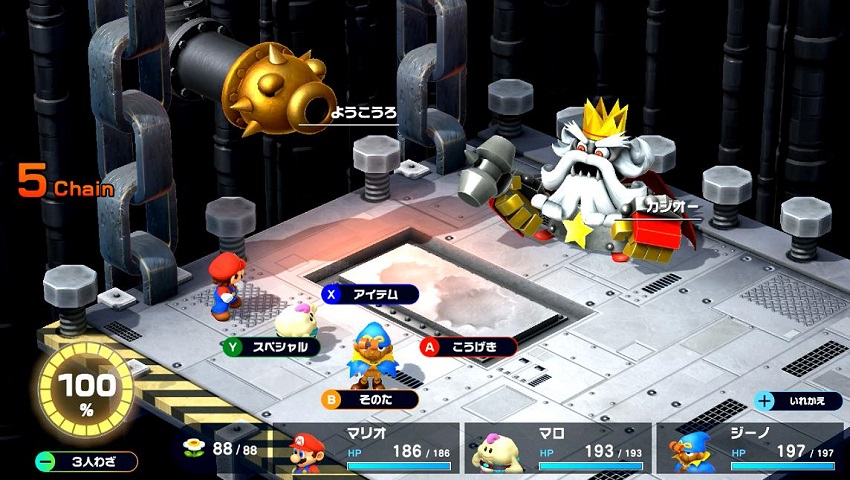Choose the こうげき (Attack) battle command
850x480 pixels.
(x=468, y=347)
